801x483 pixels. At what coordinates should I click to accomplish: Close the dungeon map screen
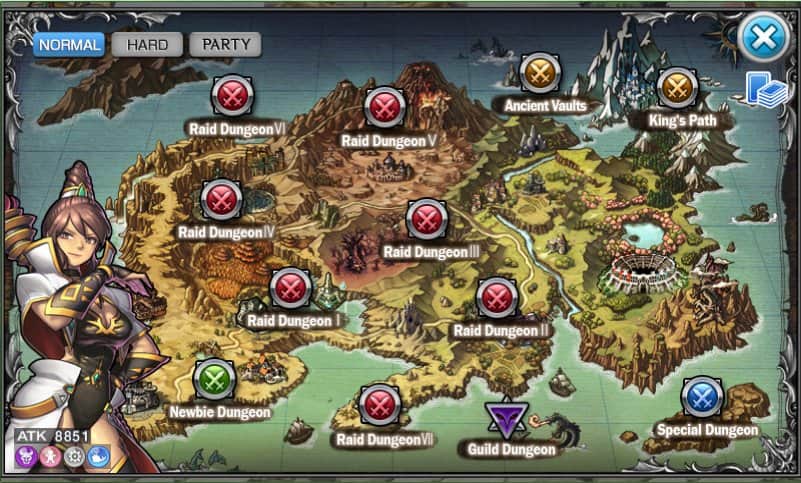click(763, 38)
